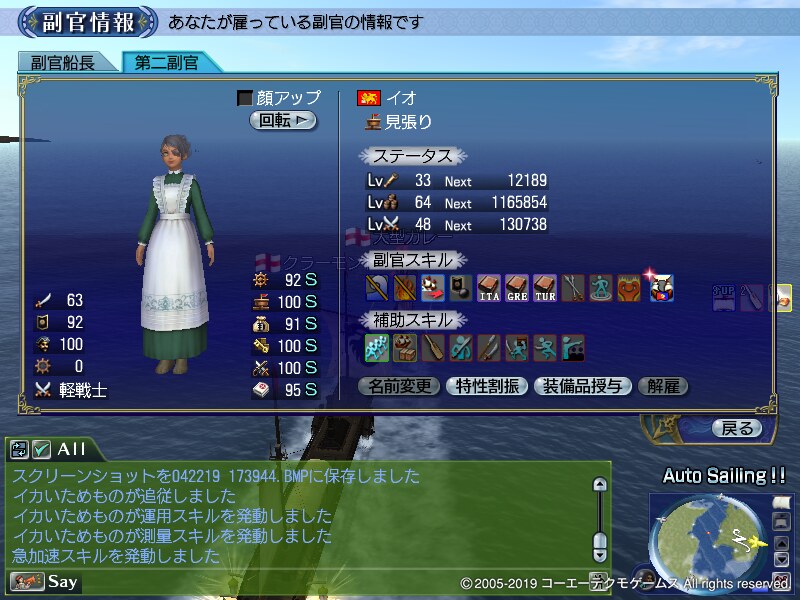Rotate the character with the 回転 button
This screenshot has width=800, height=600.
[283, 120]
